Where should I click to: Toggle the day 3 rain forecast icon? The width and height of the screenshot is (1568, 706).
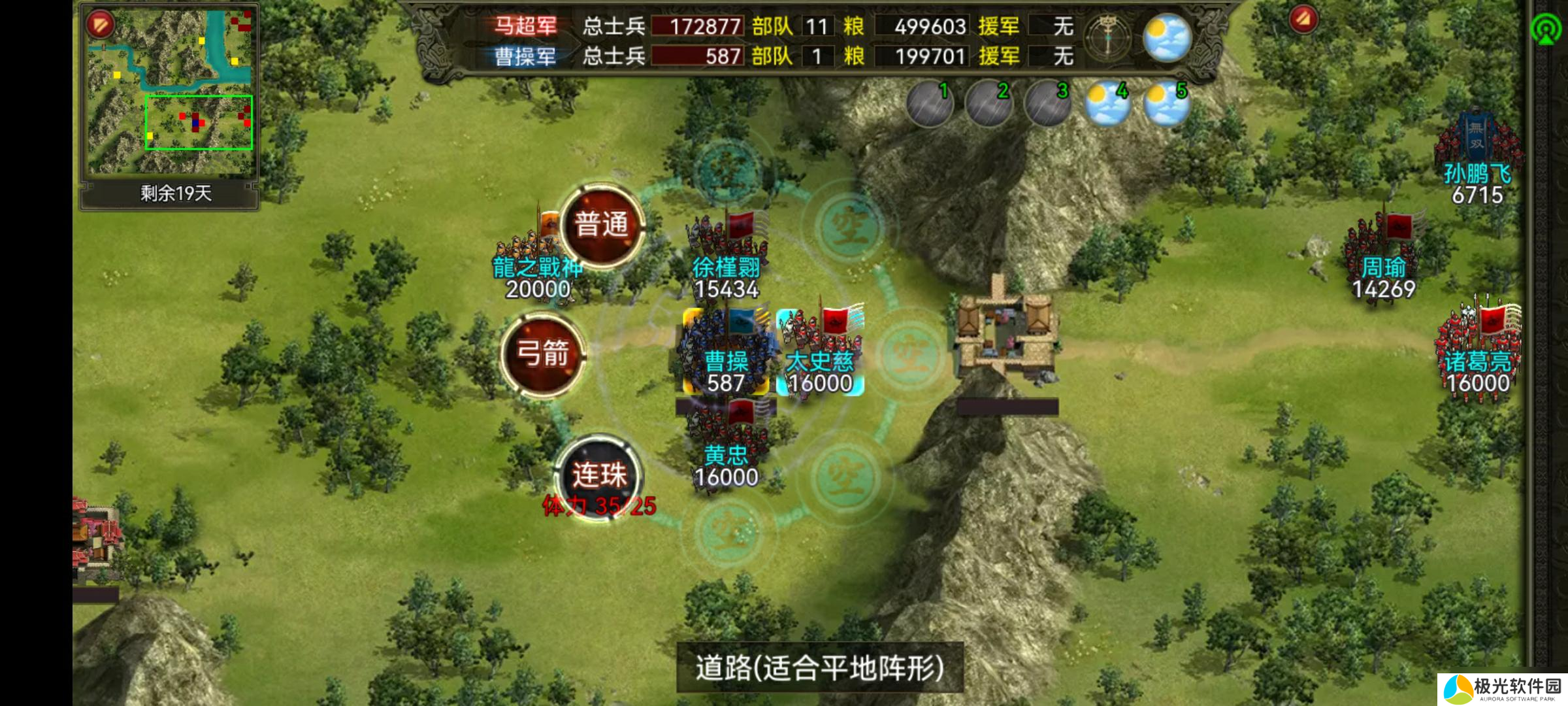point(1049,105)
